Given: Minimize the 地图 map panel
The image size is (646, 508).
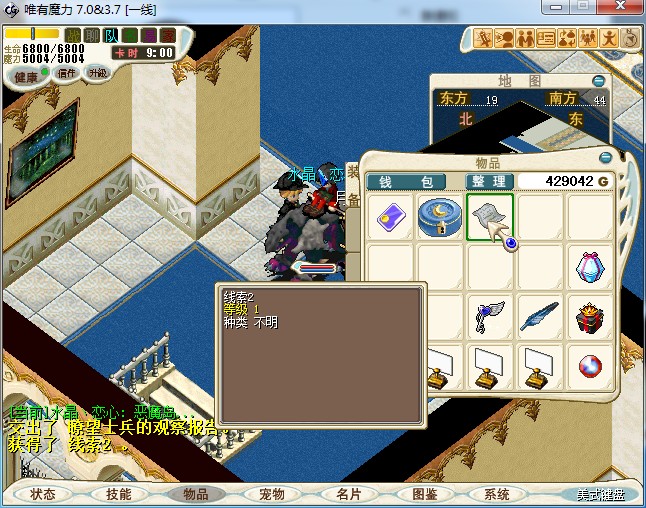Looking at the screenshot, I should pyautogui.click(x=598, y=81).
